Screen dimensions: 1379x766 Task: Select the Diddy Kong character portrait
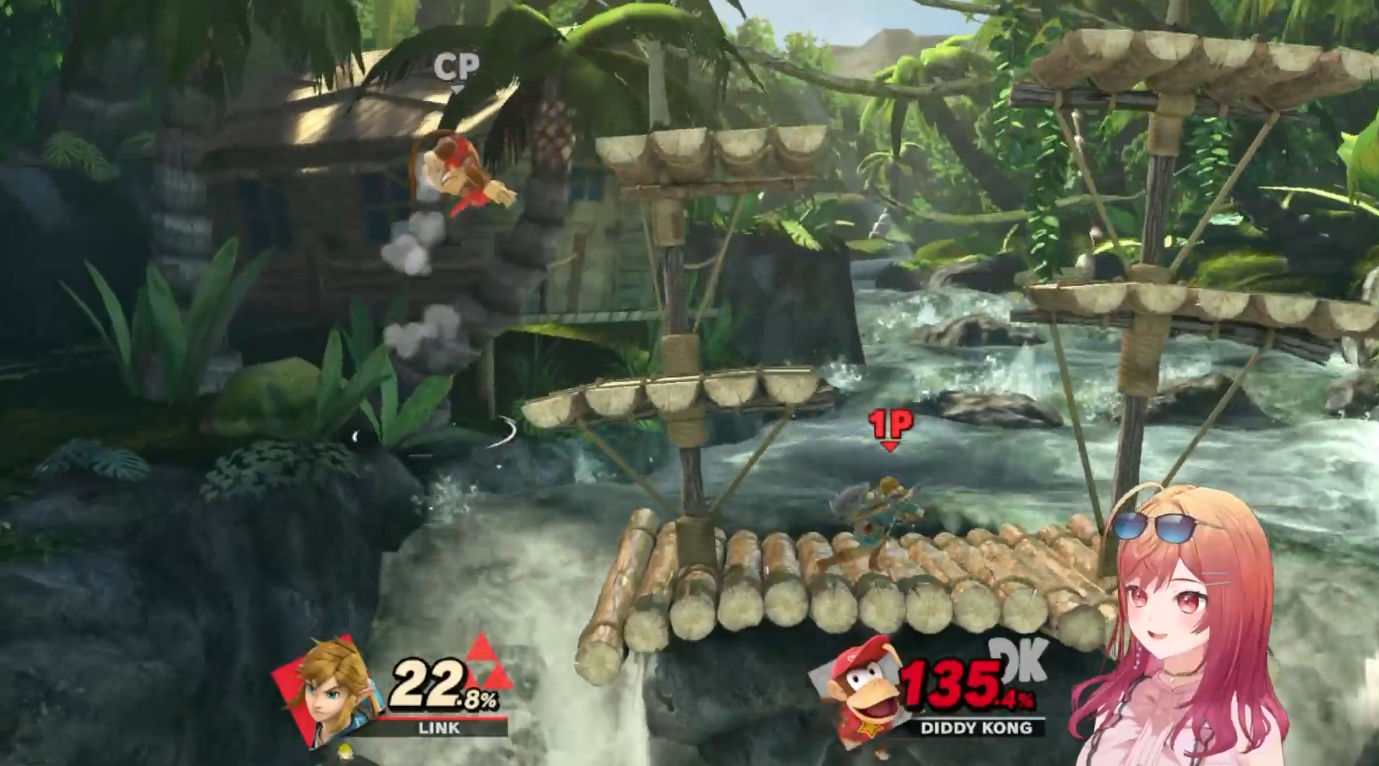863,690
